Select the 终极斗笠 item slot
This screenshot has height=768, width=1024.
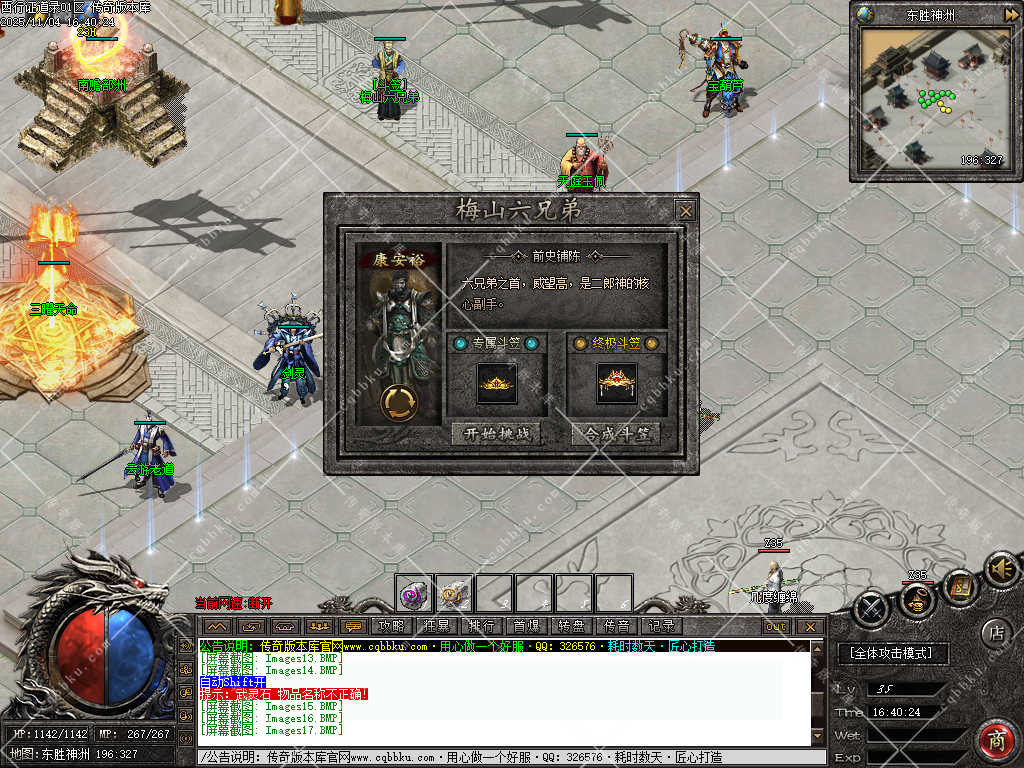[x=616, y=384]
